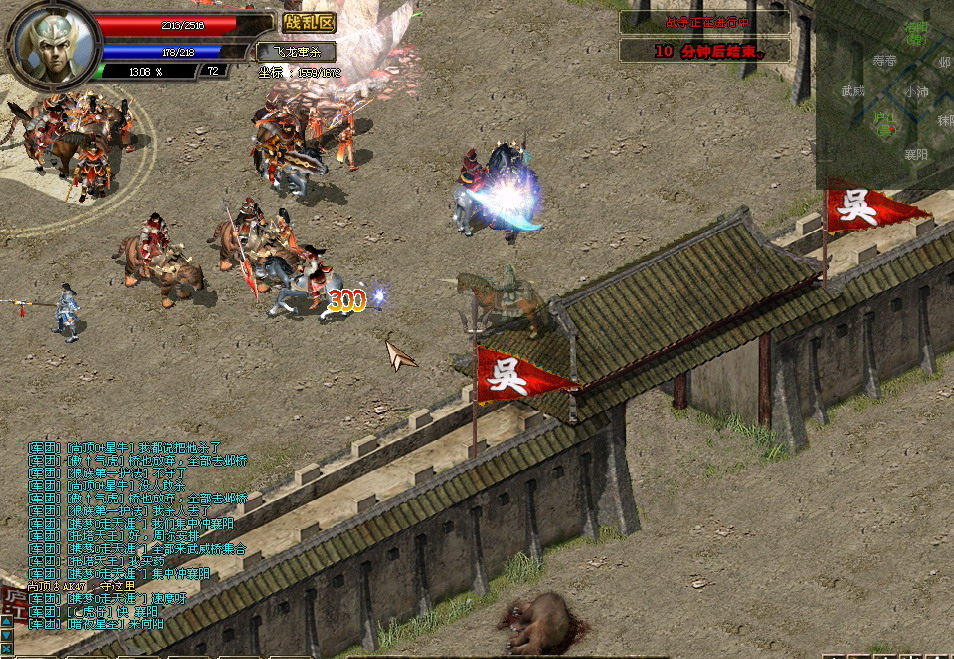The image size is (954, 659).
Task: Click 小沛 on the minimap
Action: click(x=915, y=91)
